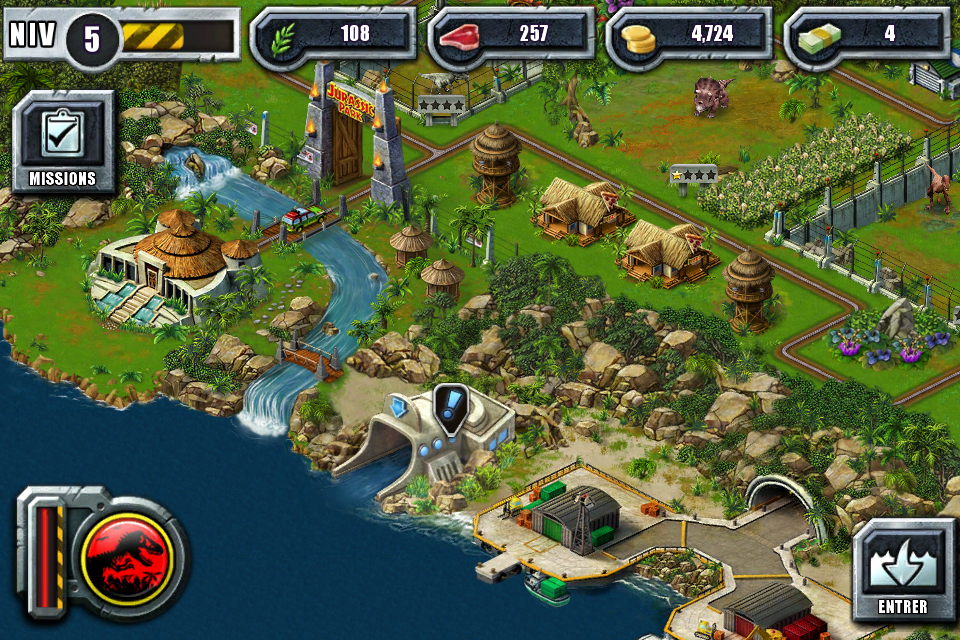This screenshot has width=960, height=640.
Task: Tap the Entrer button
Action: [x=903, y=569]
